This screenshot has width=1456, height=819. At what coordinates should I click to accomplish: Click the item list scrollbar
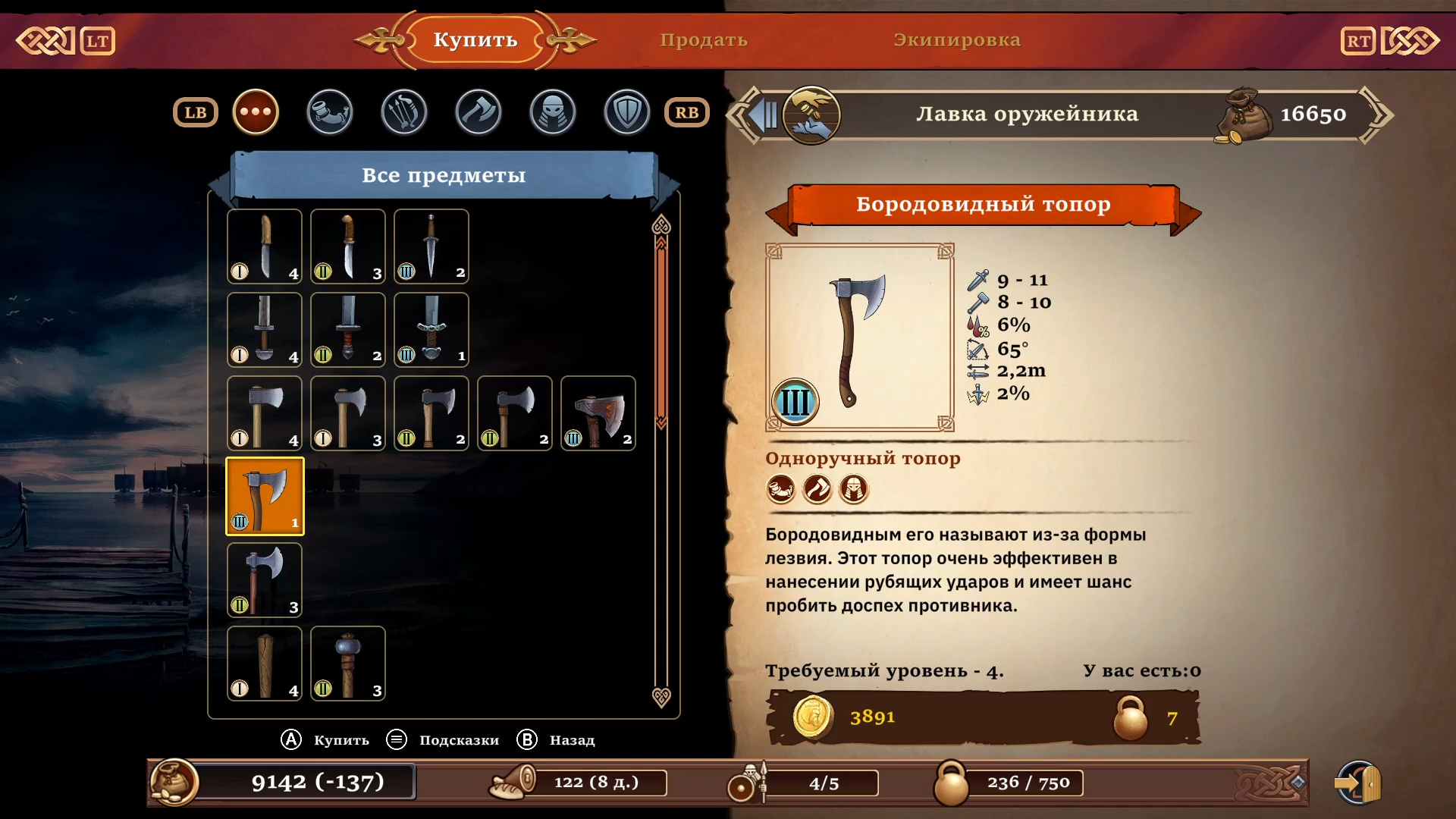click(x=661, y=334)
